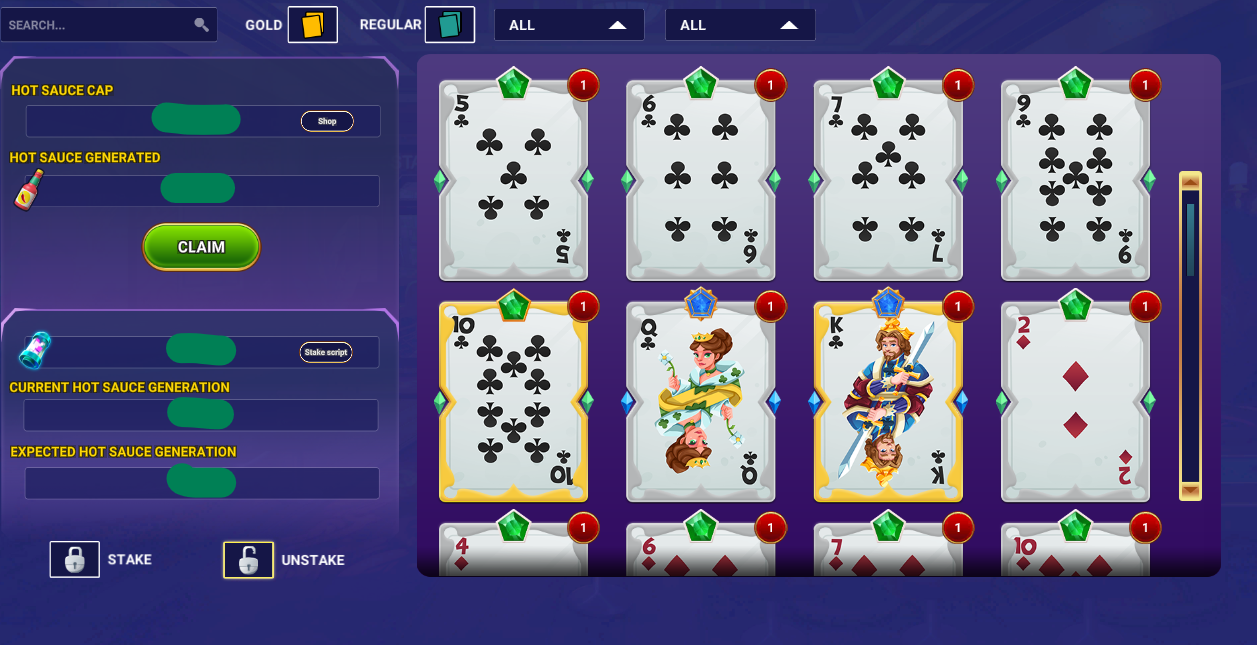Click the green Claim button
The height and width of the screenshot is (645, 1257).
201,247
